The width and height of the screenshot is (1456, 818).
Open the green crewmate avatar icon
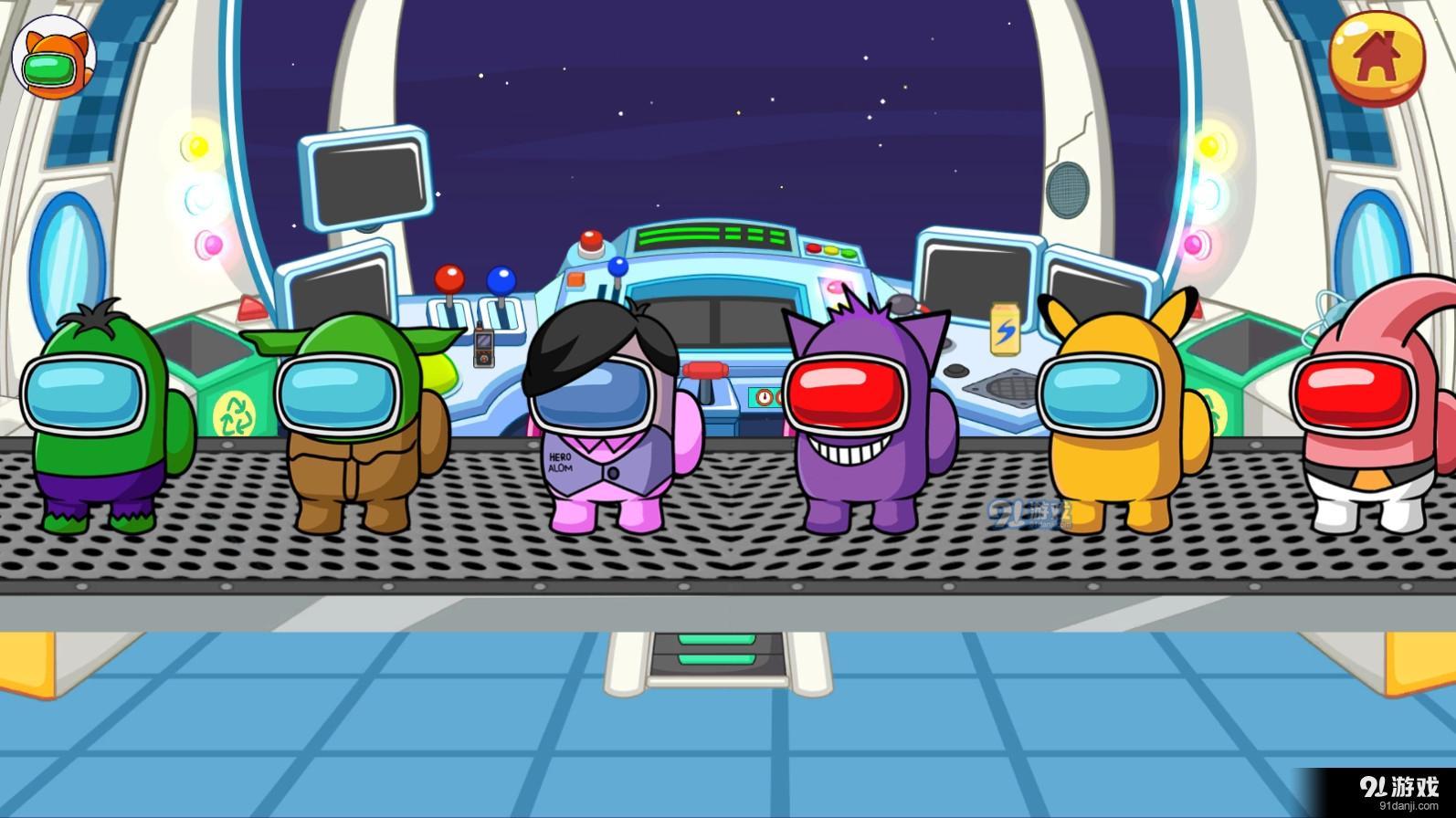pyautogui.click(x=53, y=59)
